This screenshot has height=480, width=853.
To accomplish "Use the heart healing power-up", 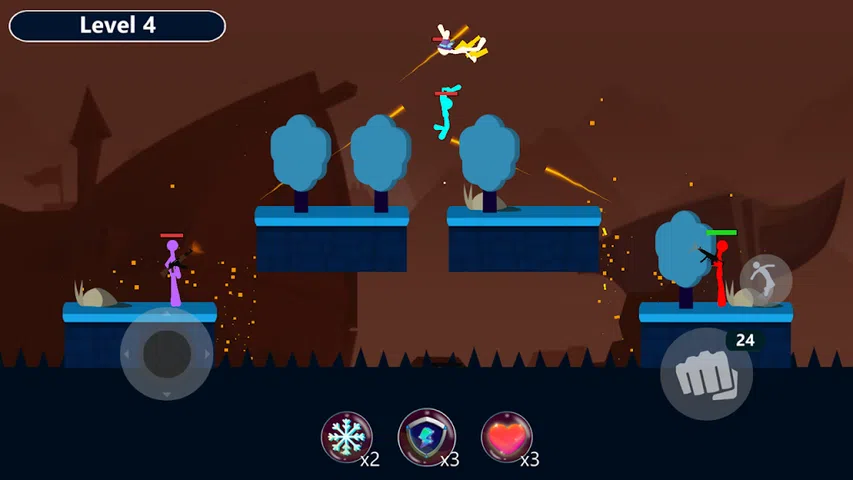I will pos(506,437).
